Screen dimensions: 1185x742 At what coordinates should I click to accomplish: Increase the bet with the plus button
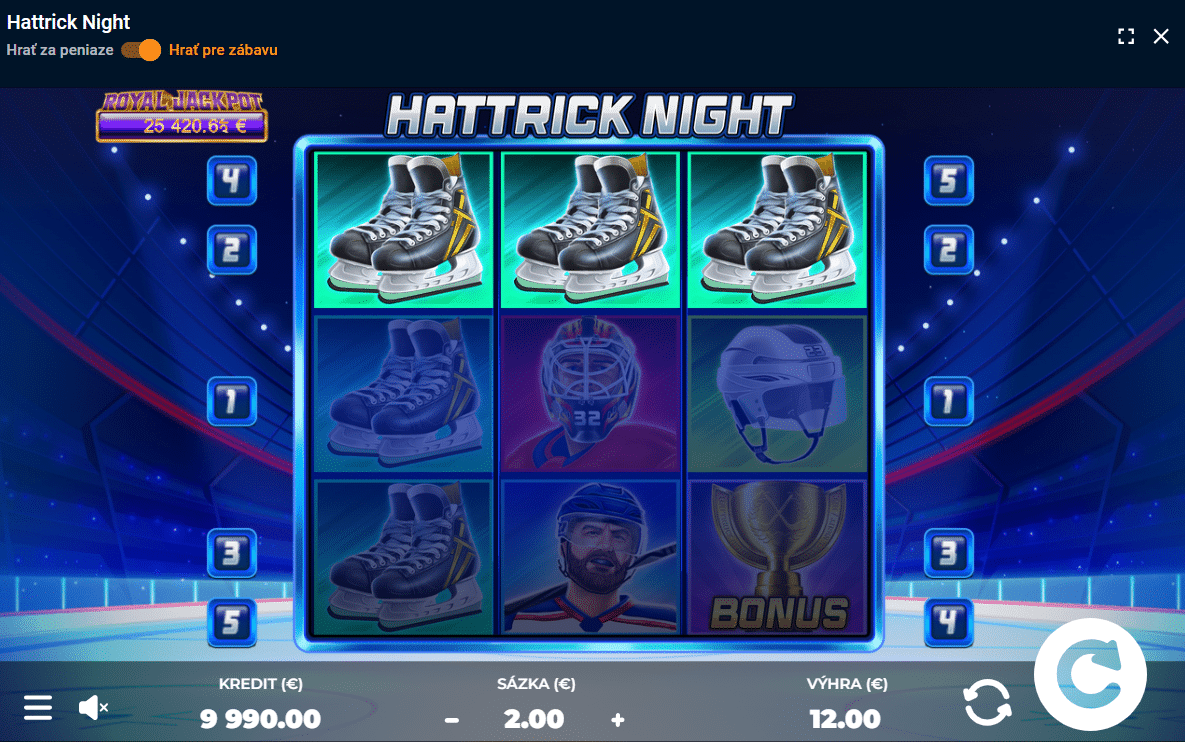(x=617, y=719)
